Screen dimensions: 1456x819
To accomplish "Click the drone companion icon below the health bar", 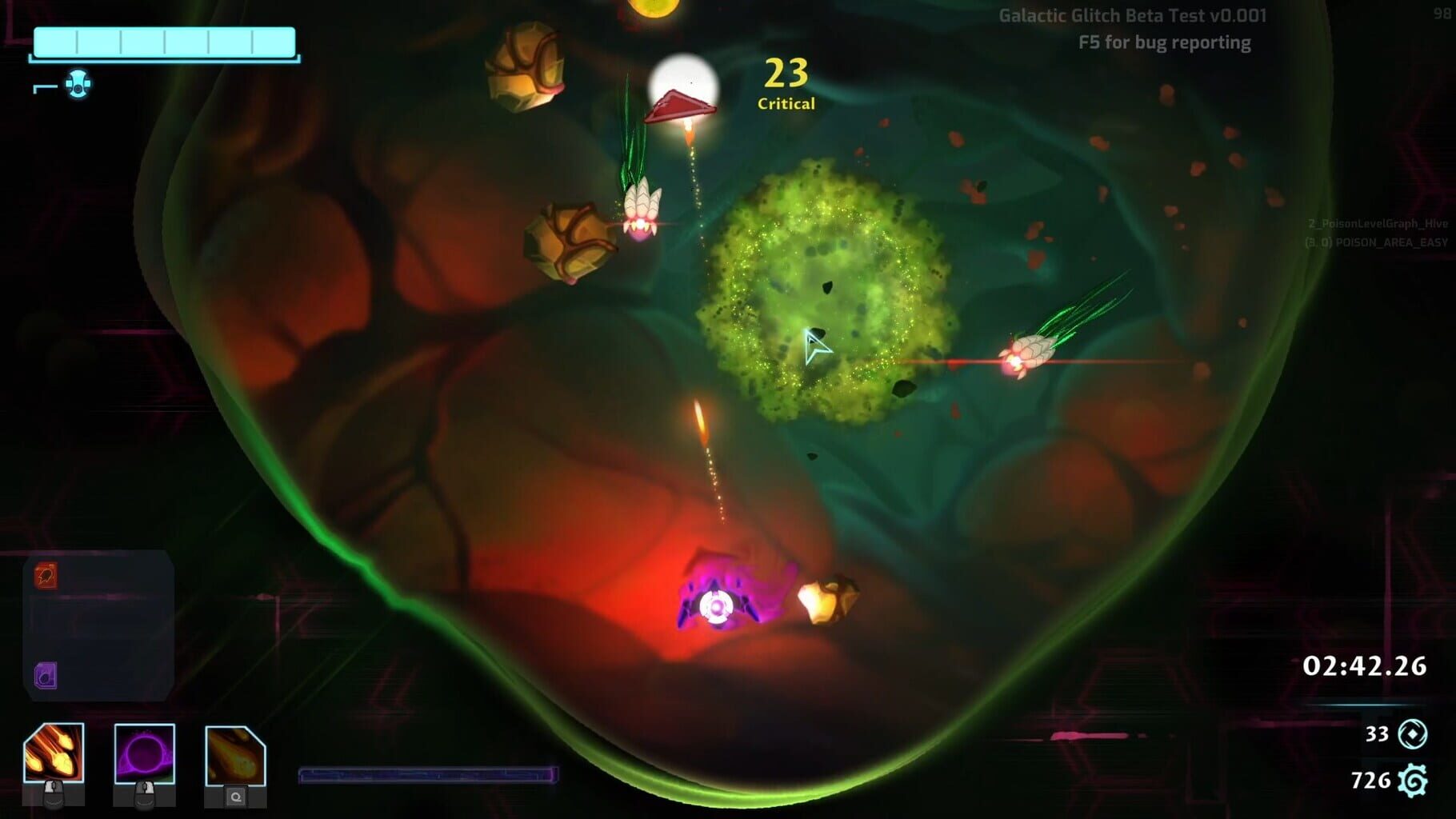I will tap(77, 83).
